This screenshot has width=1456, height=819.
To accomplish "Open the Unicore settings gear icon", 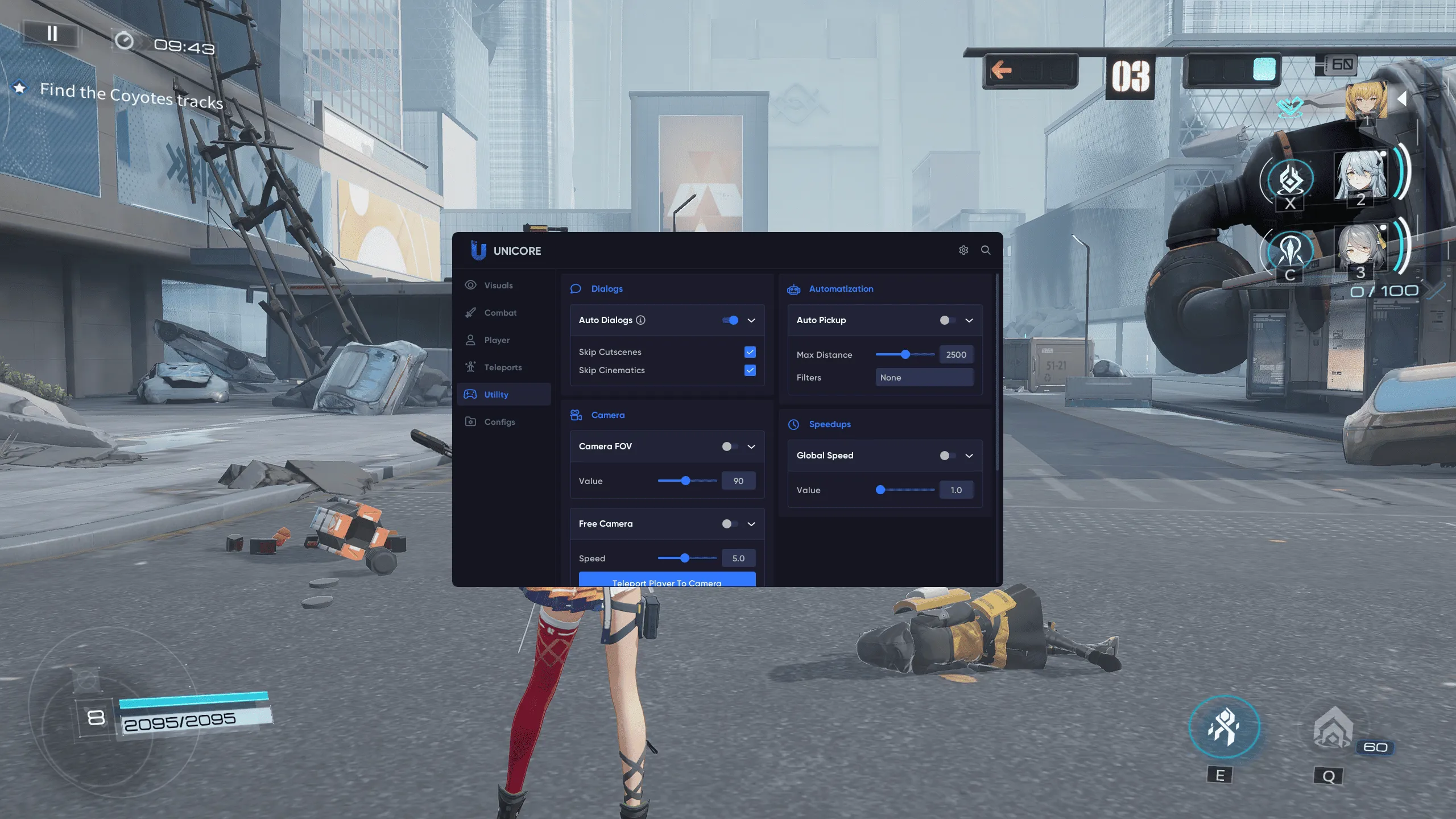I will click(963, 250).
